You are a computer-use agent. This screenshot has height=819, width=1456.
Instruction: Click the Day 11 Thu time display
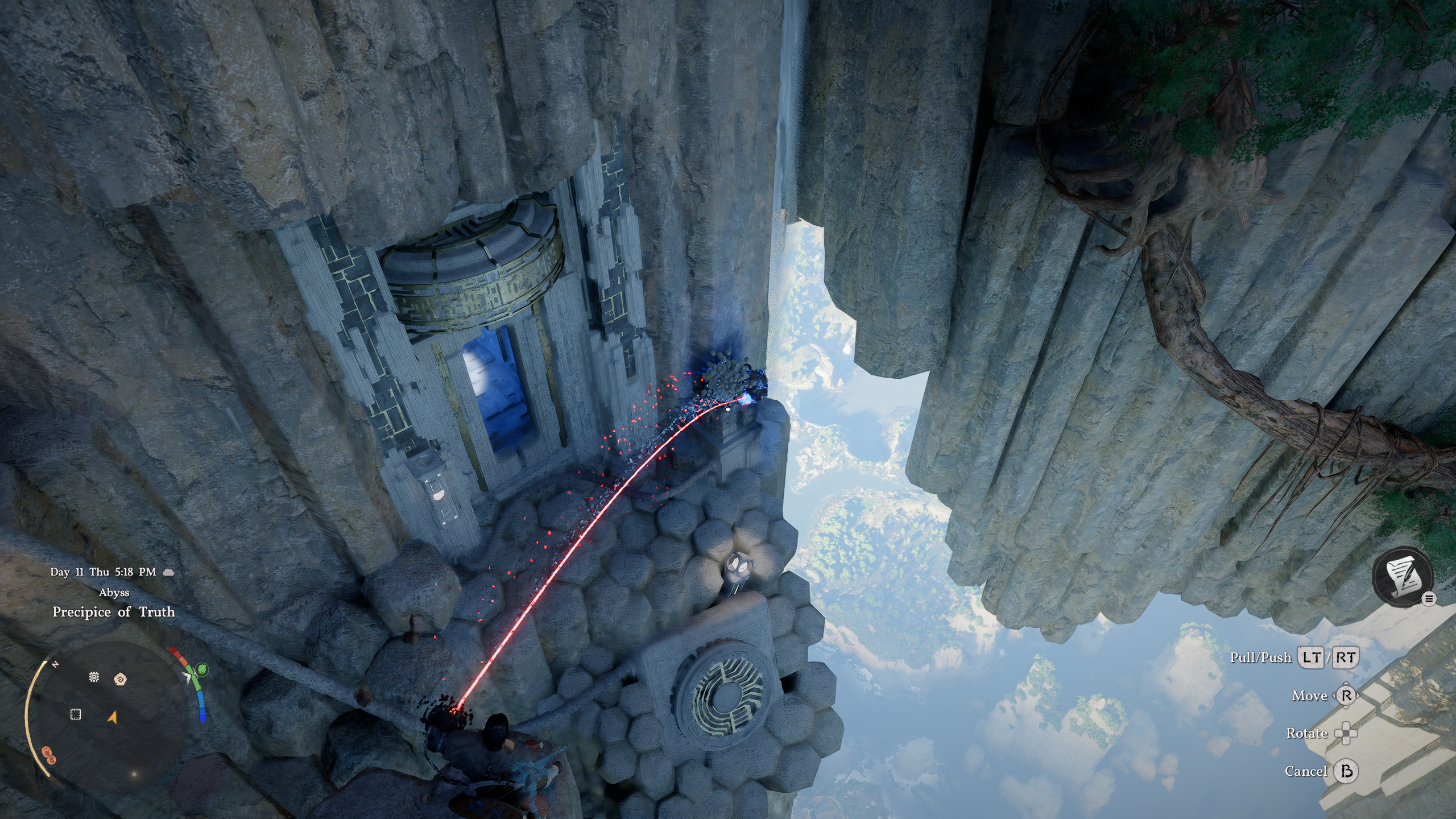(102, 572)
